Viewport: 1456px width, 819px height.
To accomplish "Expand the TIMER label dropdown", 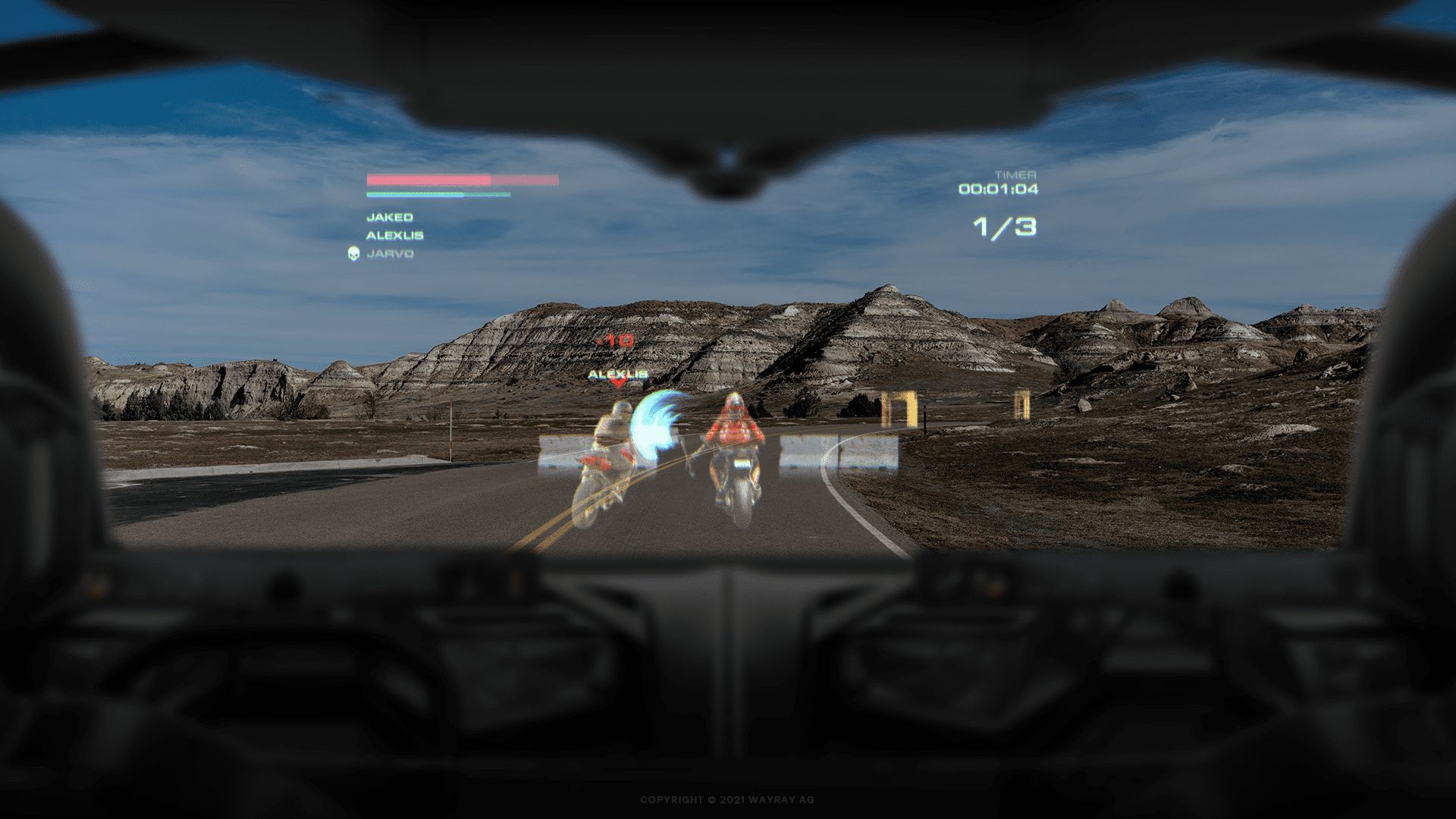I will 1017,173.
